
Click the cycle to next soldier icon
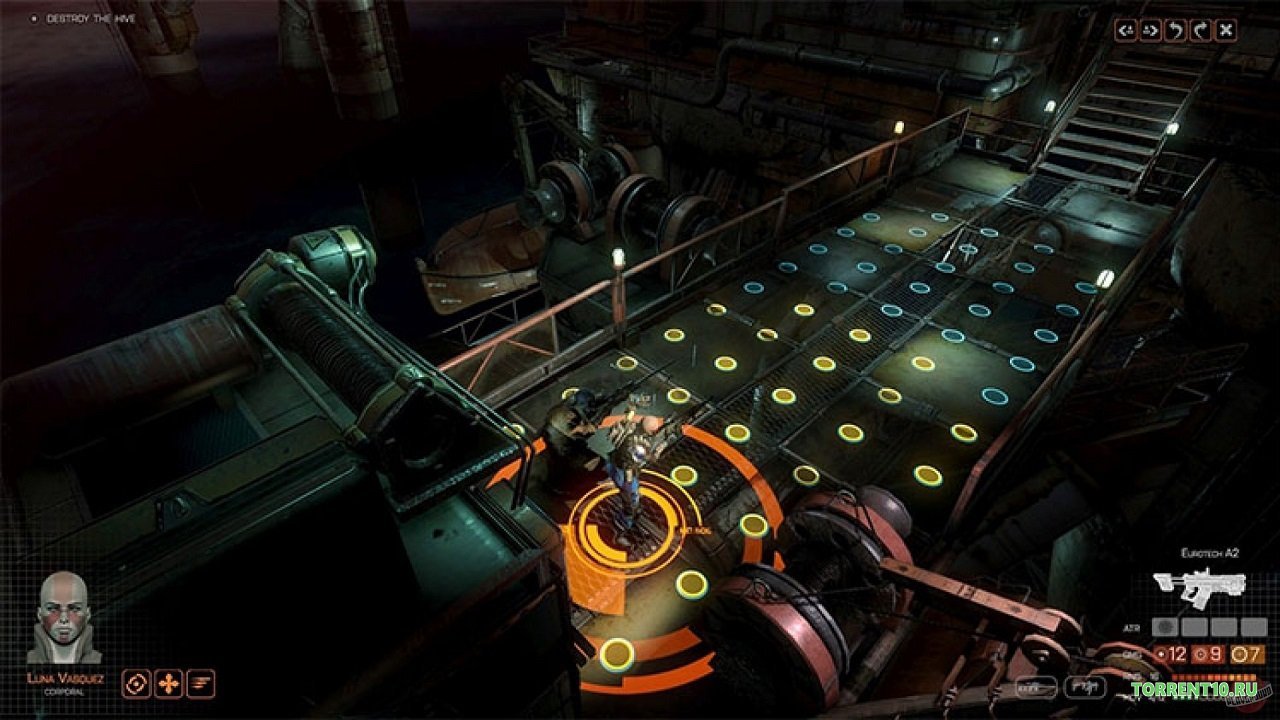point(1150,28)
